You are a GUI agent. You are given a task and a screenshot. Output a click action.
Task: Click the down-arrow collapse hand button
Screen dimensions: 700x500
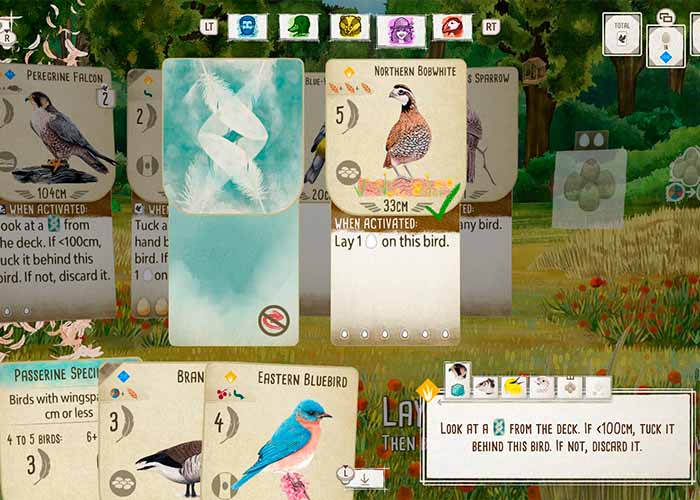(x=367, y=478)
